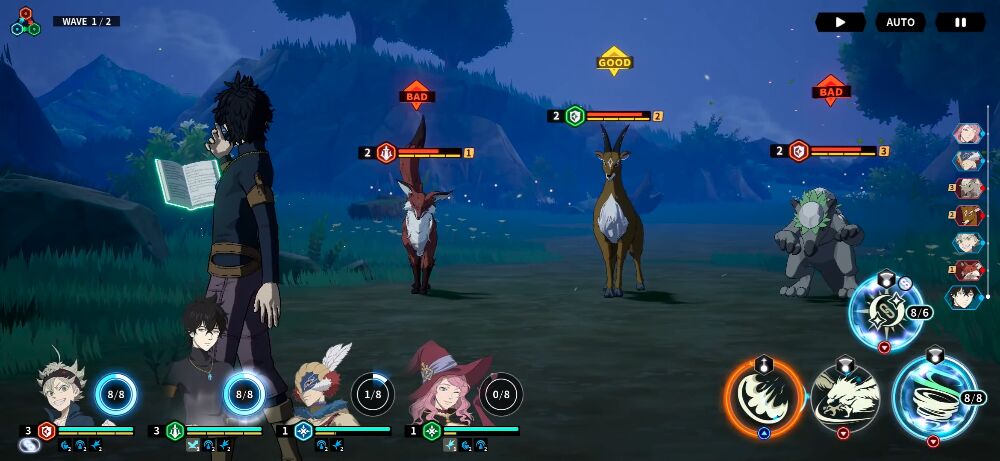The height and width of the screenshot is (461, 1000).
Task: Select the top portrait in the turn order
Action: coord(967,133)
